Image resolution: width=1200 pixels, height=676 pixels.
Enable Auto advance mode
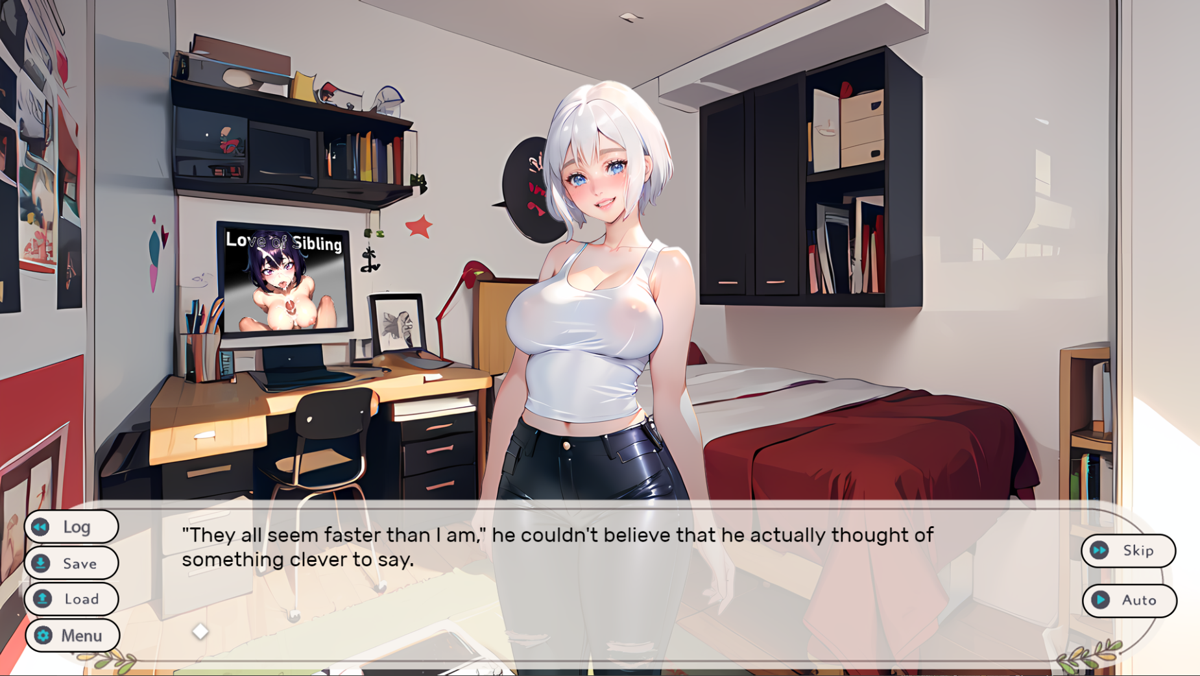click(x=1128, y=600)
